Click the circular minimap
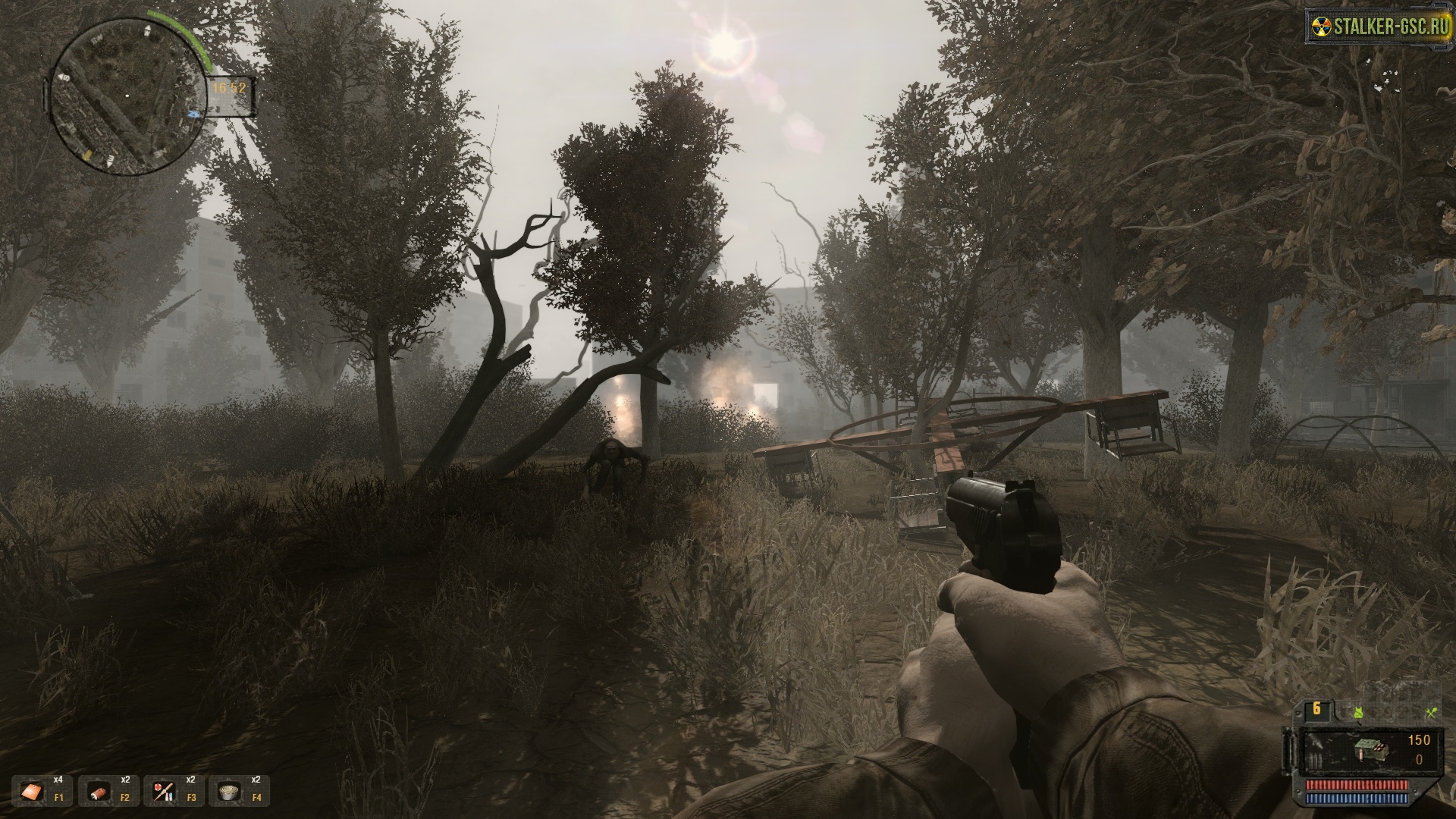This screenshot has height=819, width=1456. point(127,93)
